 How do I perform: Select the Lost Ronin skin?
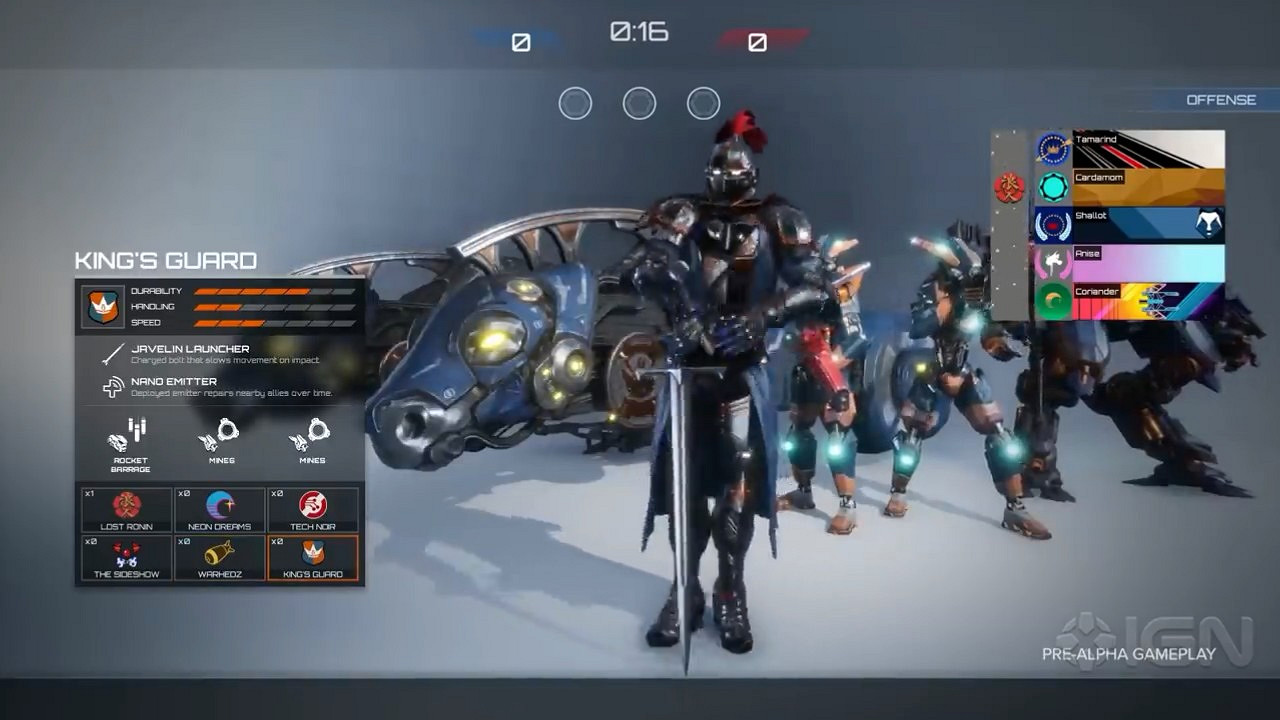(x=125, y=510)
